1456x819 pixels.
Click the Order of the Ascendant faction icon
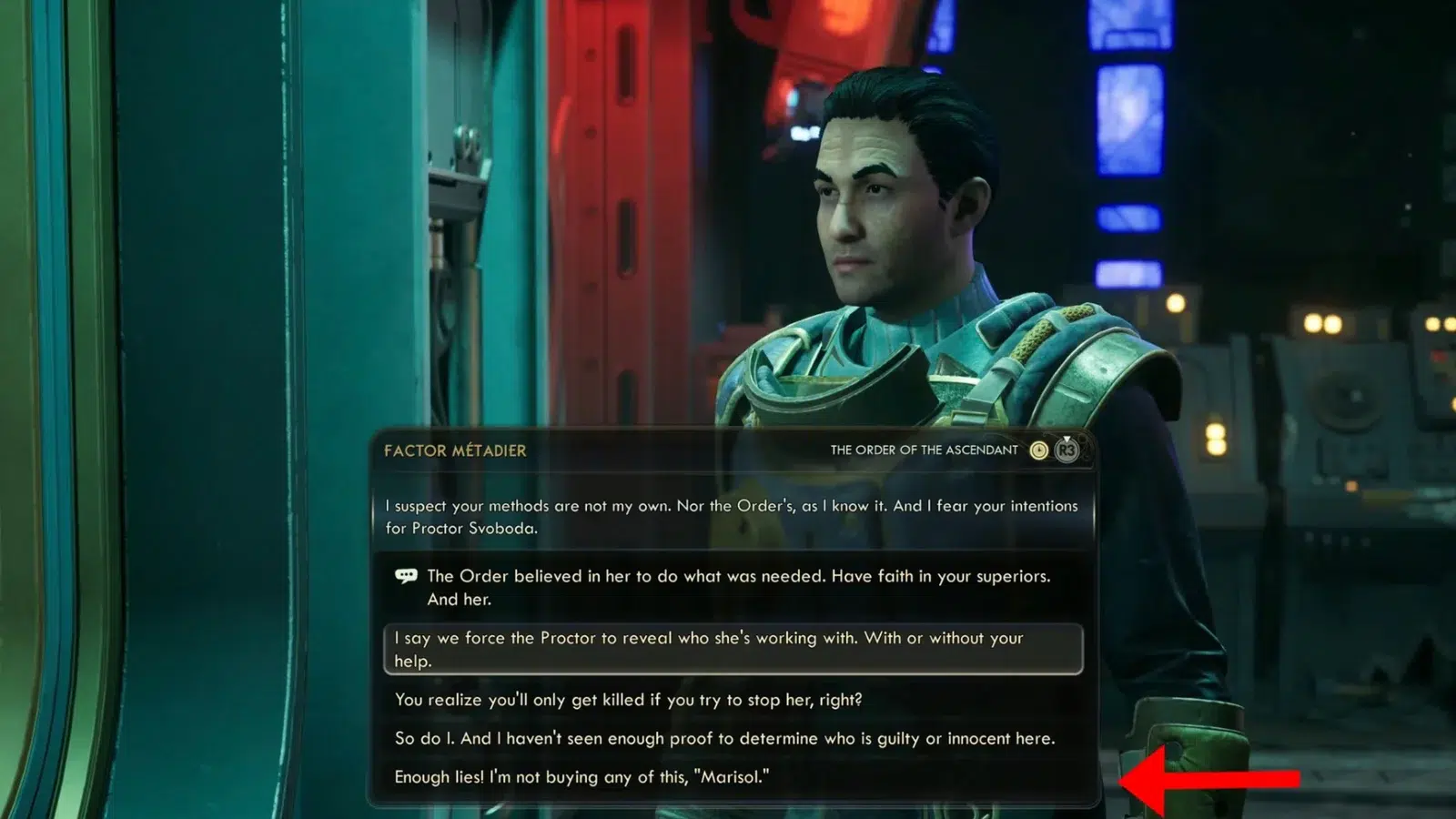(x=1038, y=450)
